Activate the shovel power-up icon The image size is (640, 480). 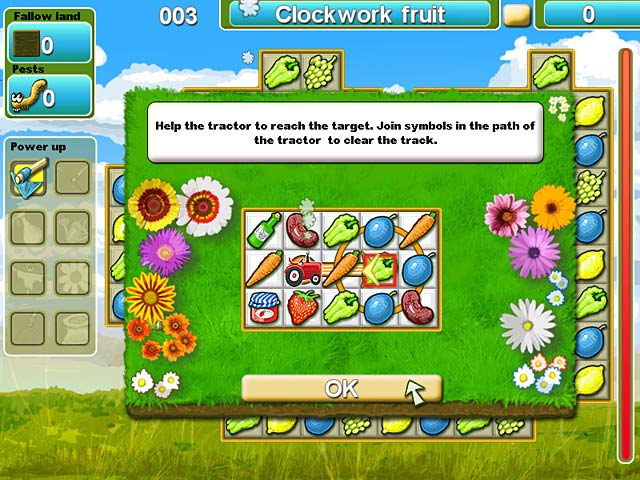click(27, 178)
